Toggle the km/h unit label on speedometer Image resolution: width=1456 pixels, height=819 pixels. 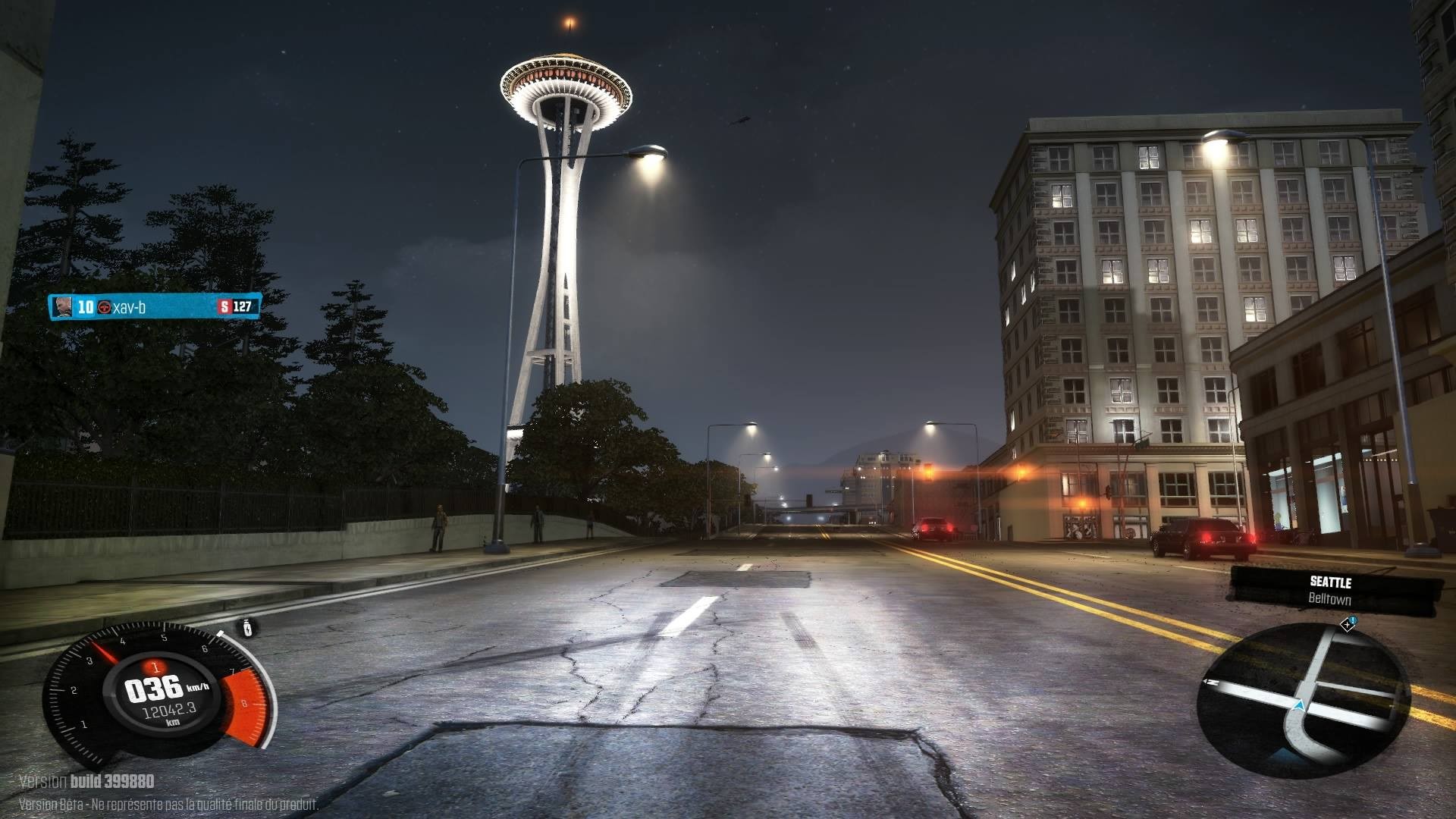[x=198, y=686]
